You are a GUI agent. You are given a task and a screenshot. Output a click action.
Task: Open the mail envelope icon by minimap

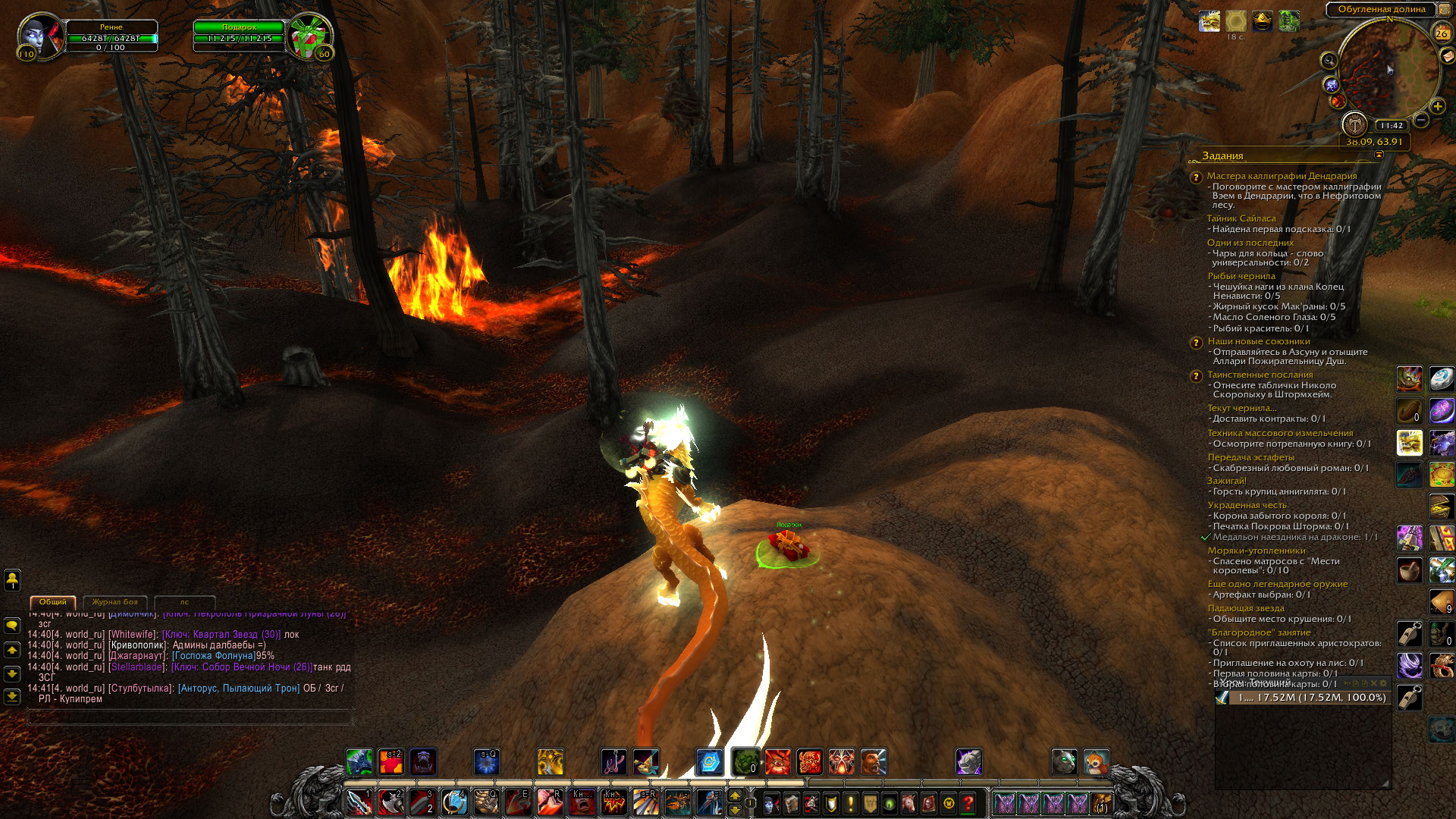(x=1447, y=56)
